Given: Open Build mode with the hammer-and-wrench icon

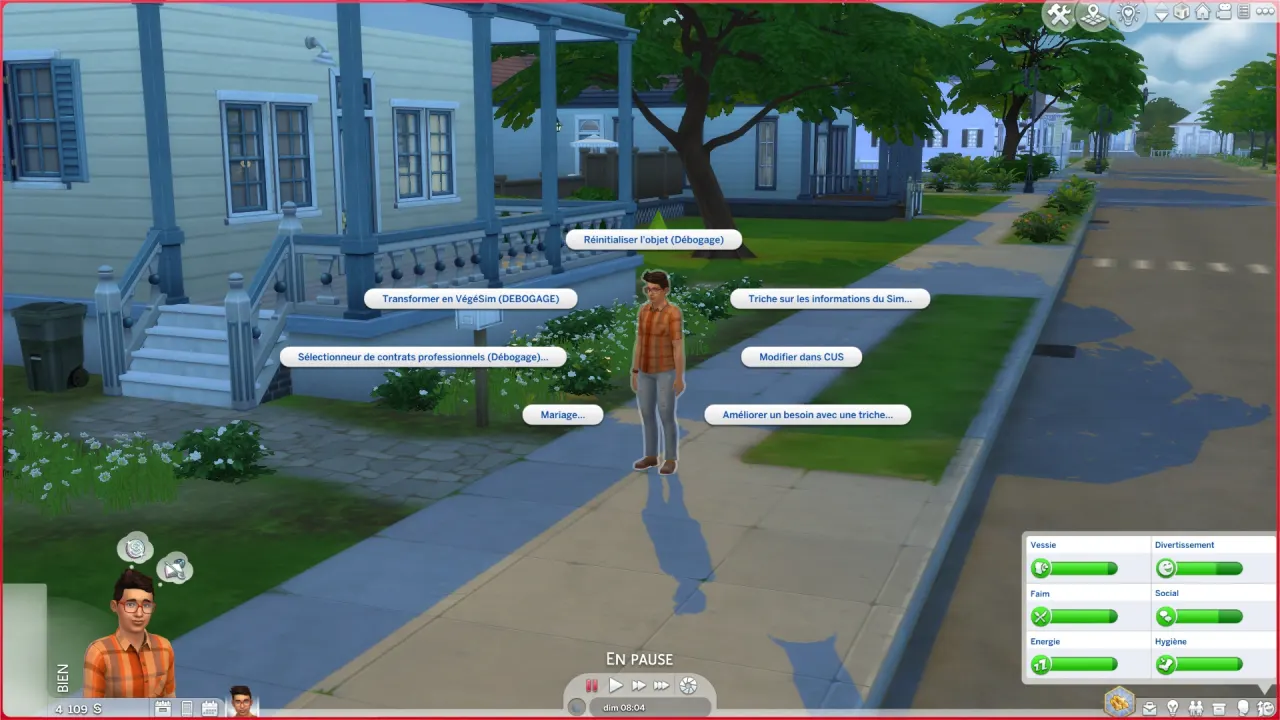Looking at the screenshot, I should [x=1058, y=14].
